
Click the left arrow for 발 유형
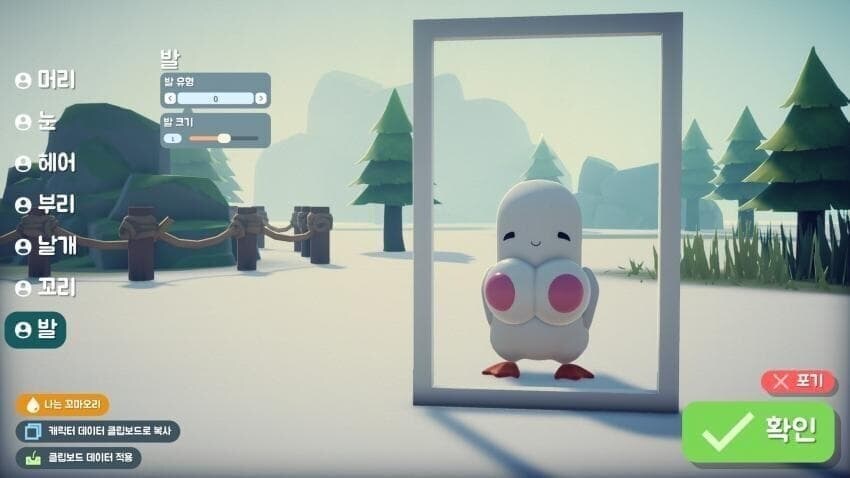[x=170, y=99]
